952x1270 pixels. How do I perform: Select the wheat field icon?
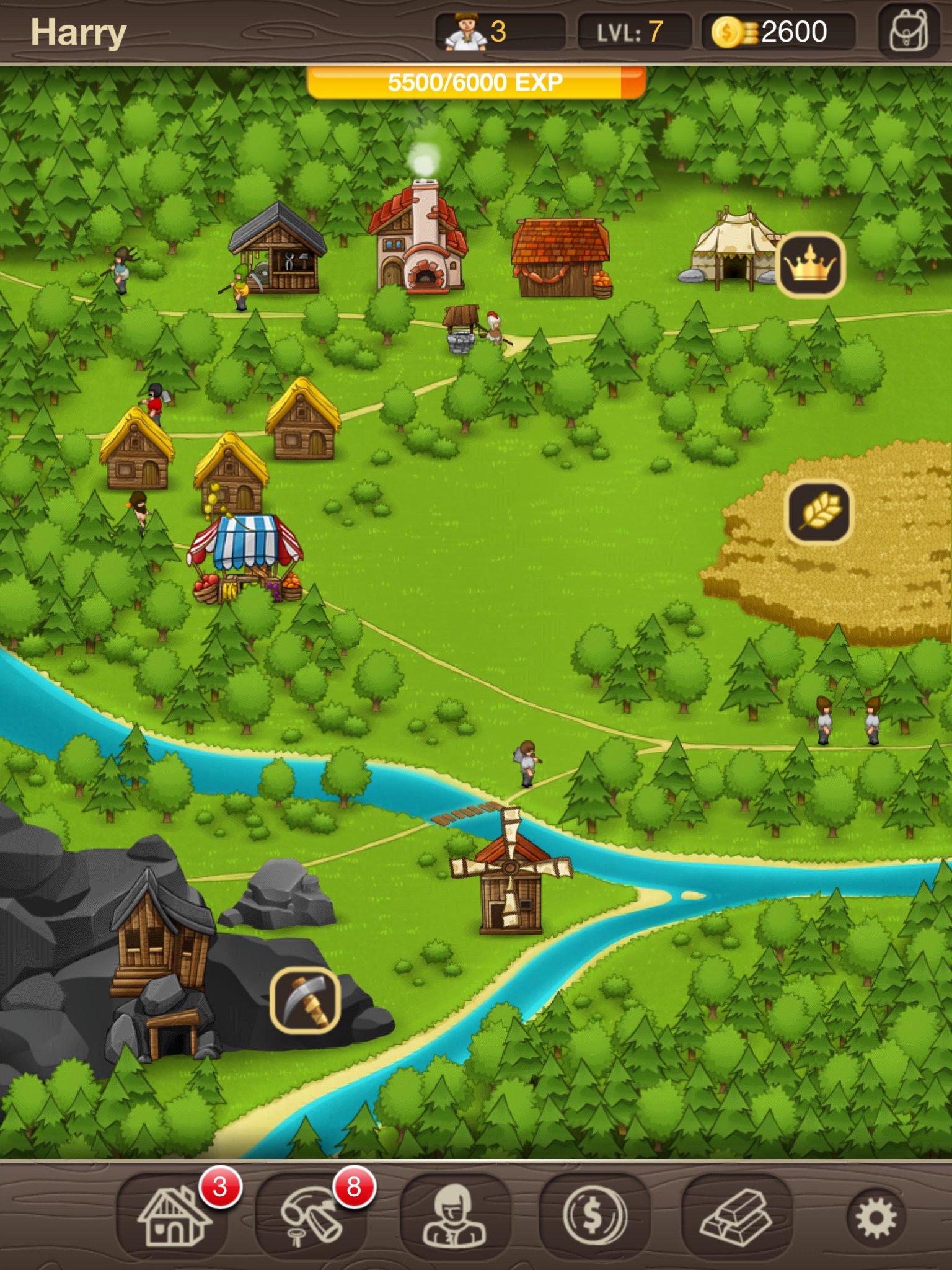click(819, 512)
